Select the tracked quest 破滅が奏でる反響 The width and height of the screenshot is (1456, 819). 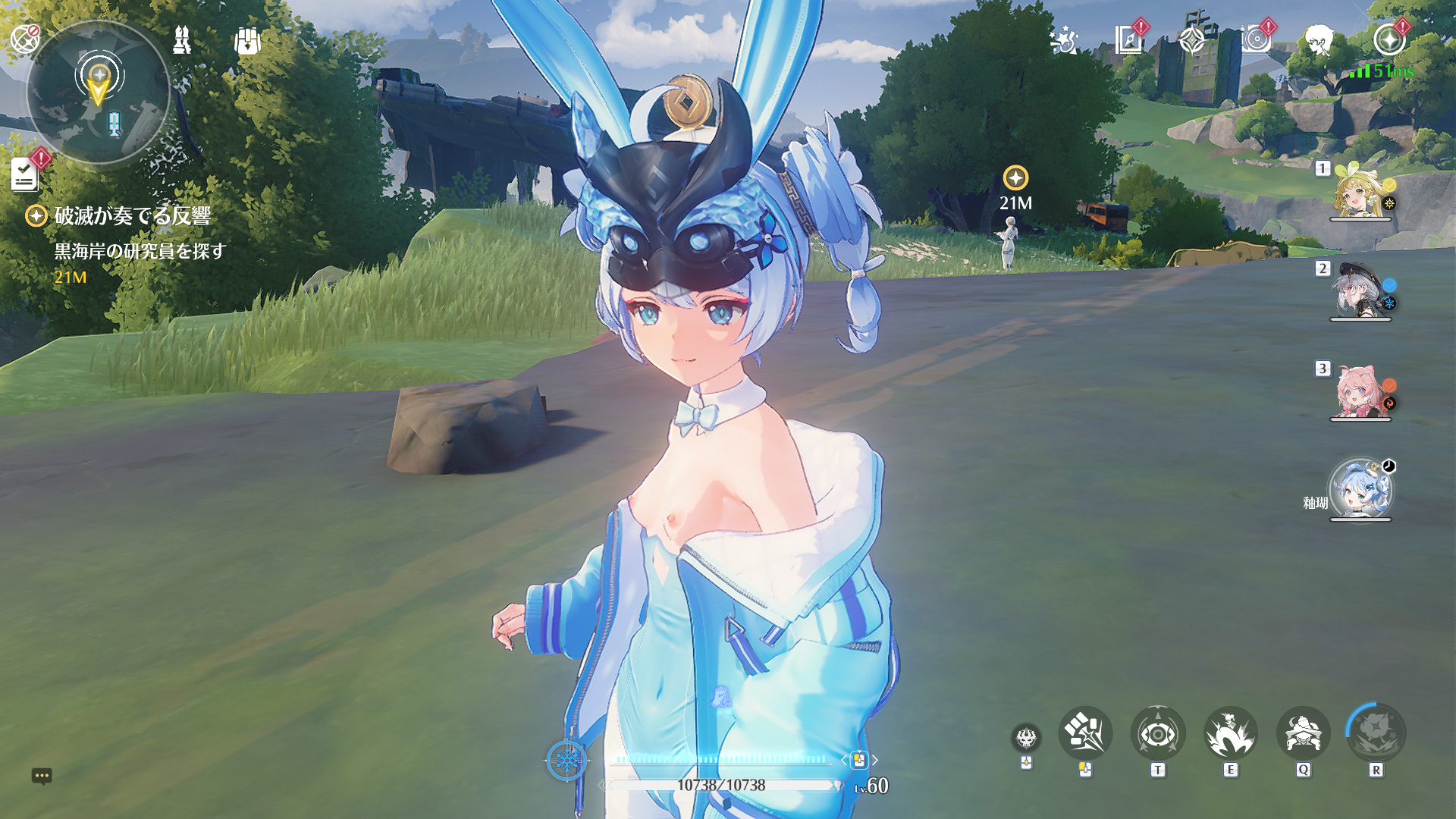pos(132,216)
